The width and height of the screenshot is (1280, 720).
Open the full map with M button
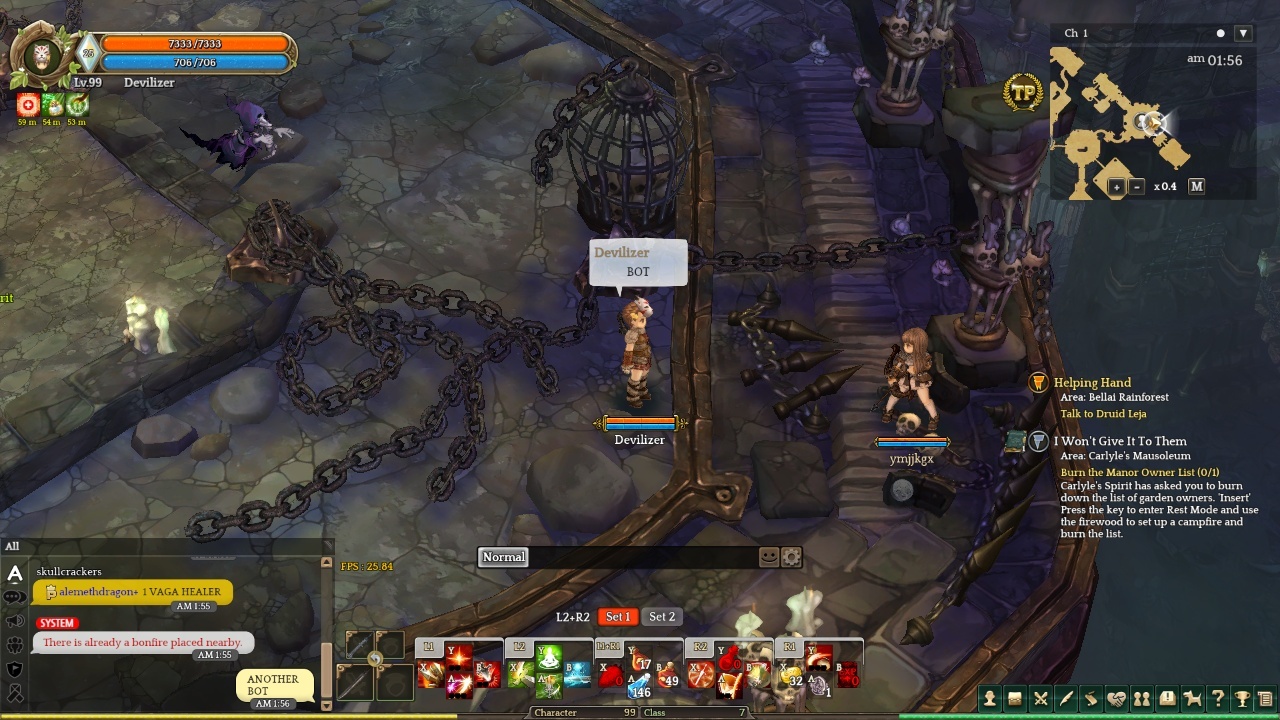[1196, 186]
